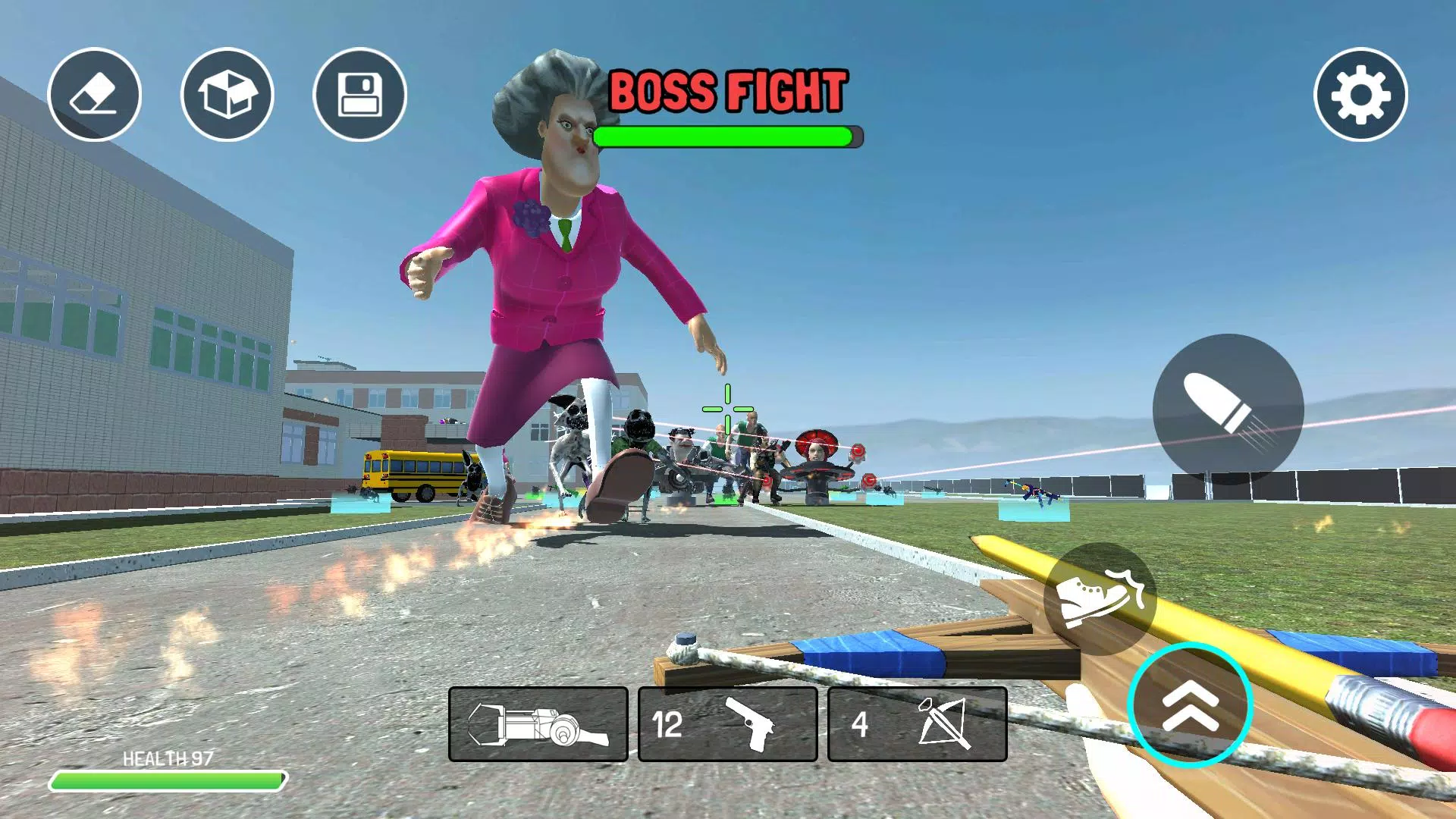The image size is (1456, 819).
Task: Select the Eraser tool icon
Action: coord(94,93)
